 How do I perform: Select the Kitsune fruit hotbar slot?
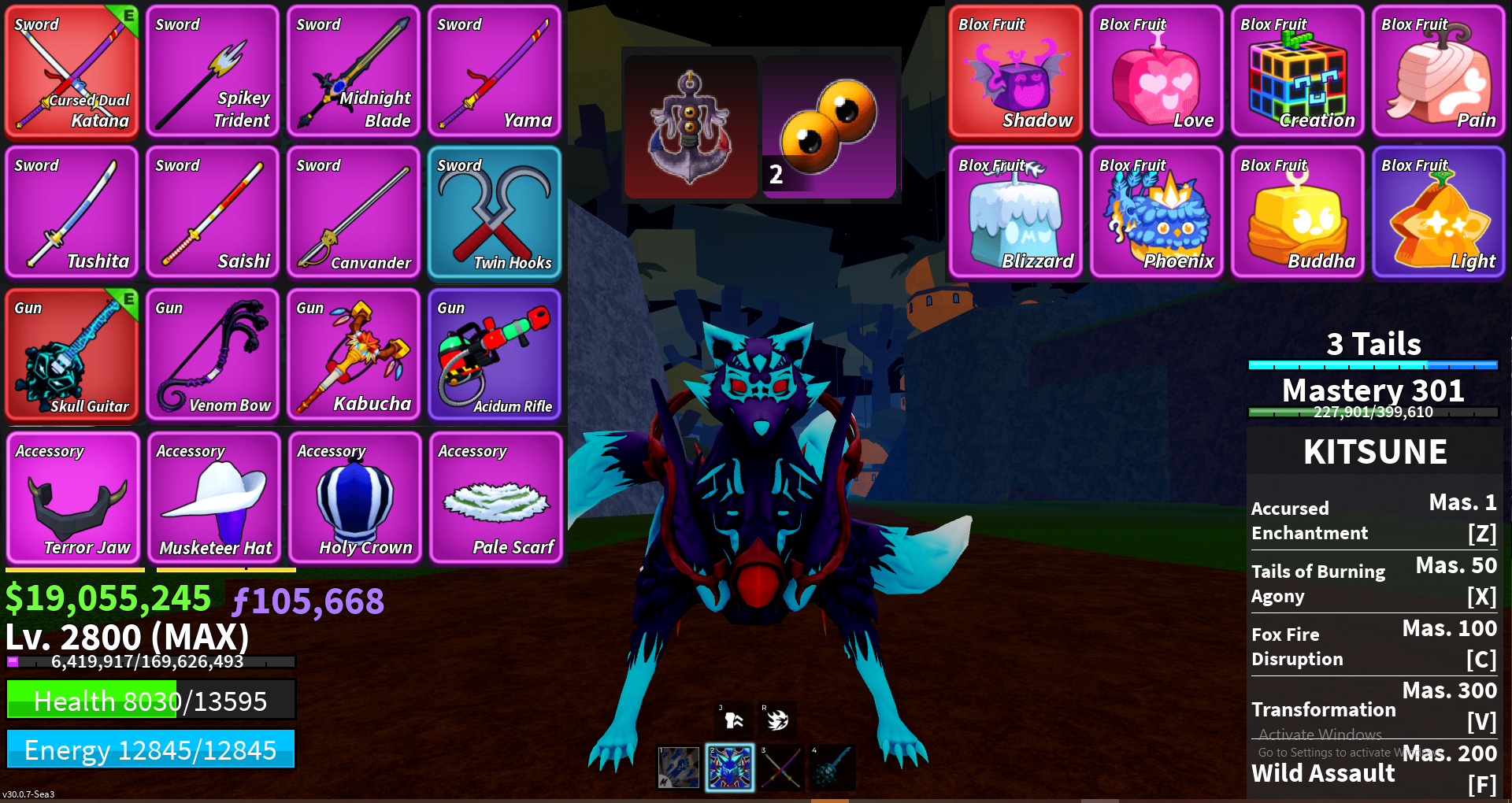[x=729, y=768]
